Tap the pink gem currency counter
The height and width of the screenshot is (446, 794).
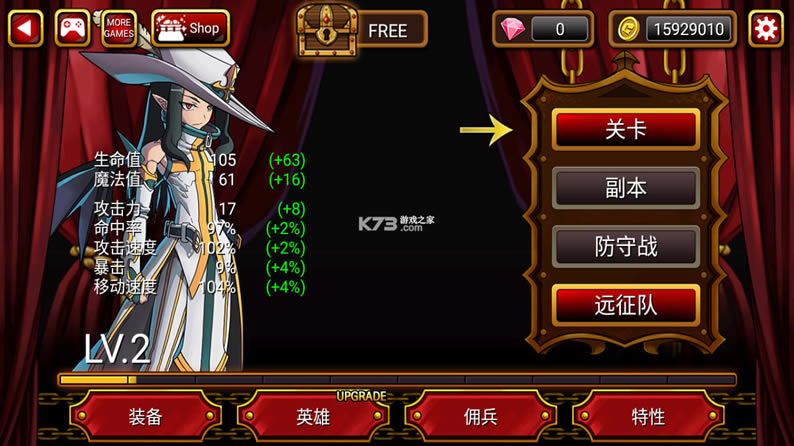tap(545, 29)
